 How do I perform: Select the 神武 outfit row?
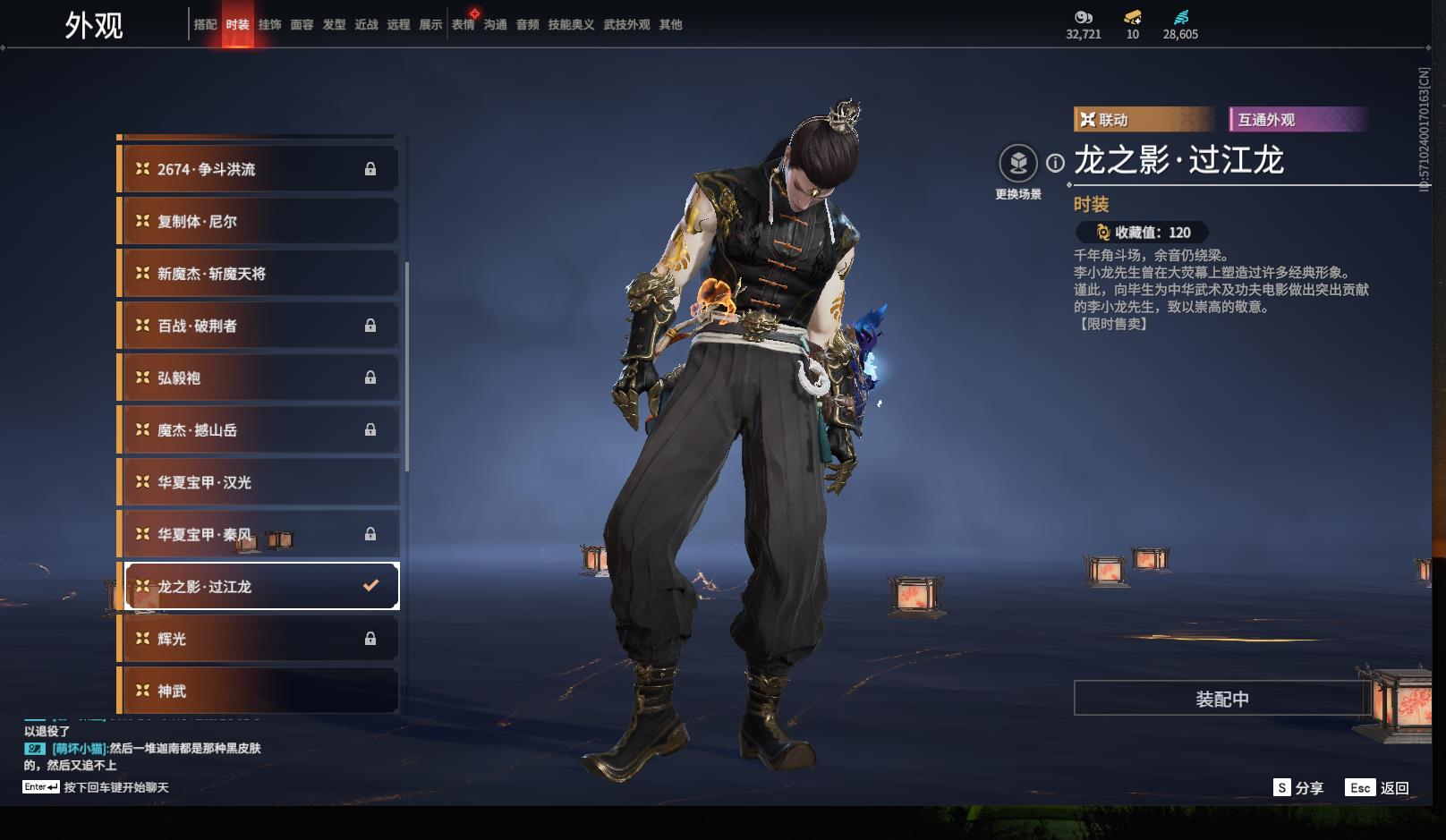[x=259, y=691]
